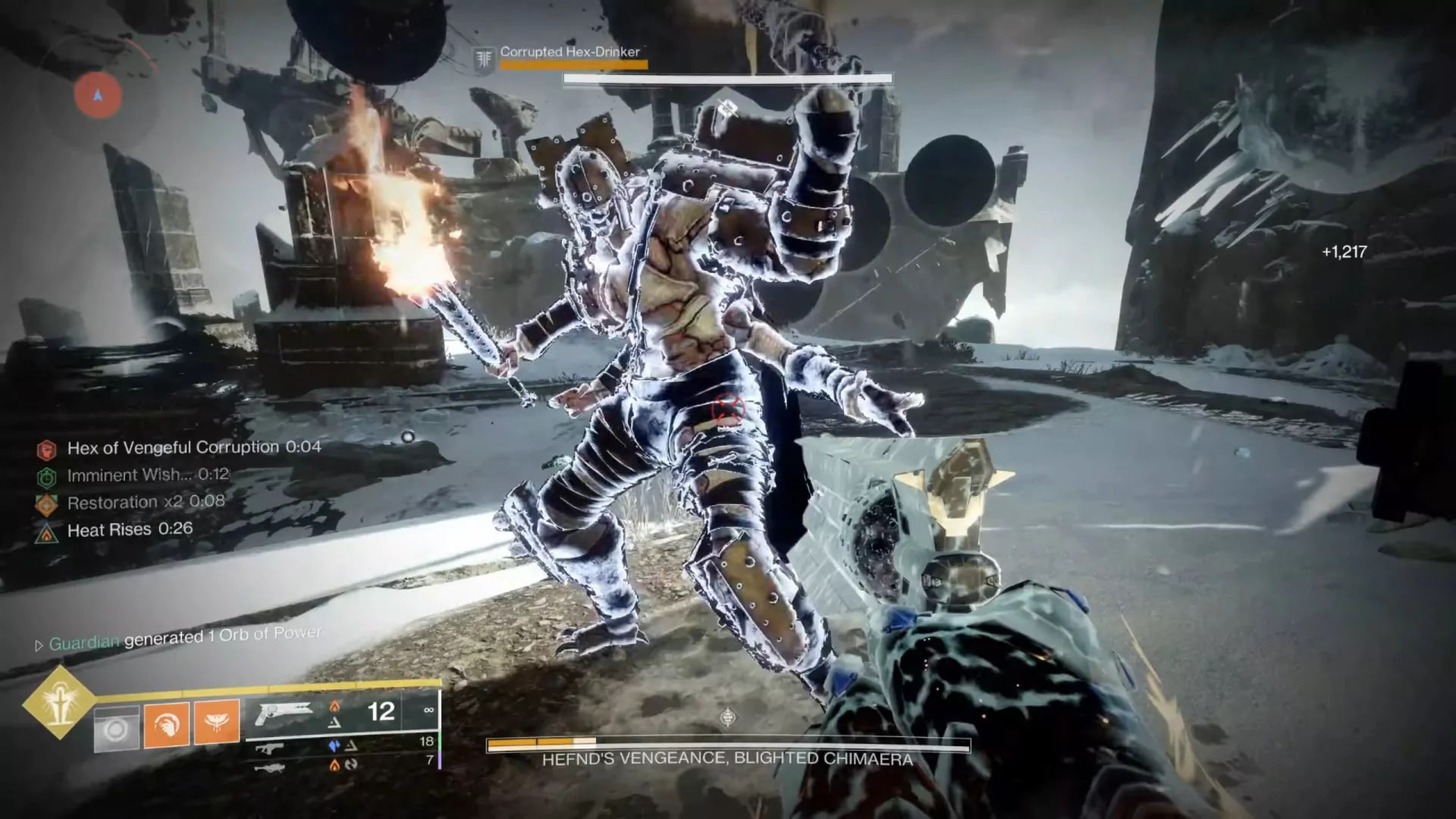Use the orange melee ability icon

pos(167,724)
